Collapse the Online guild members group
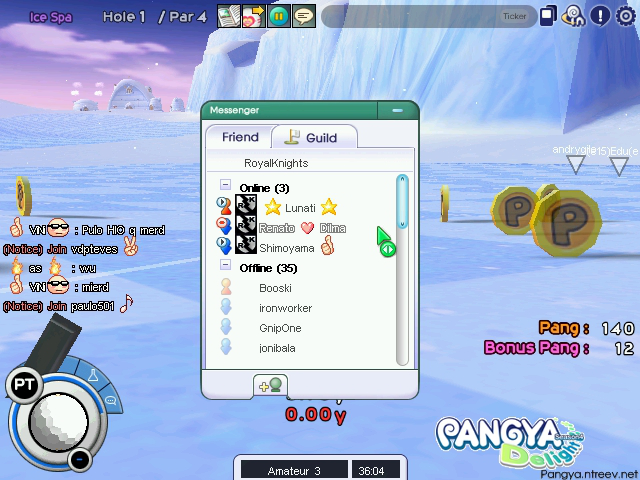This screenshot has width=640, height=480. [x=225, y=187]
